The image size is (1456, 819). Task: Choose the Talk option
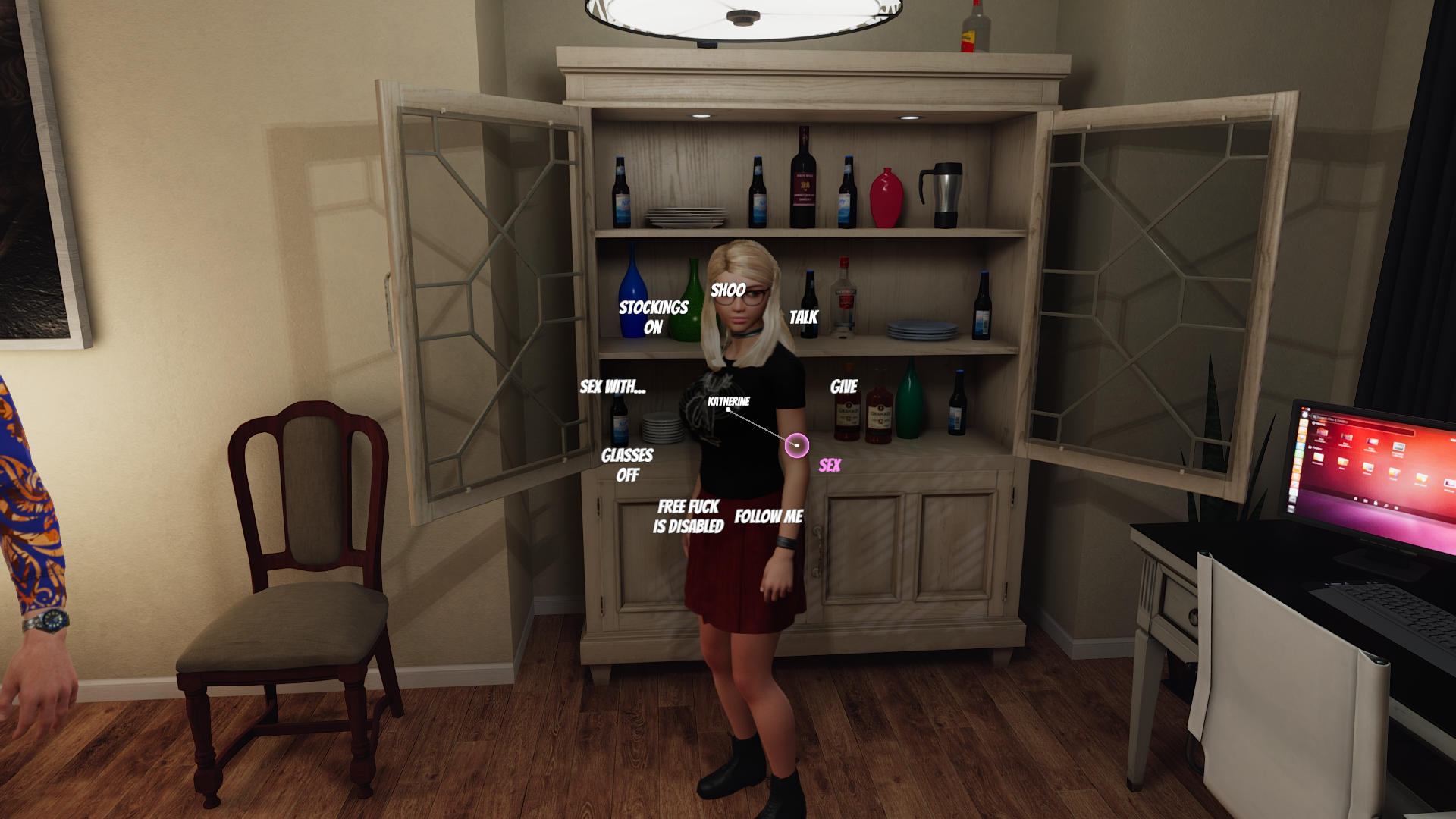point(803,317)
